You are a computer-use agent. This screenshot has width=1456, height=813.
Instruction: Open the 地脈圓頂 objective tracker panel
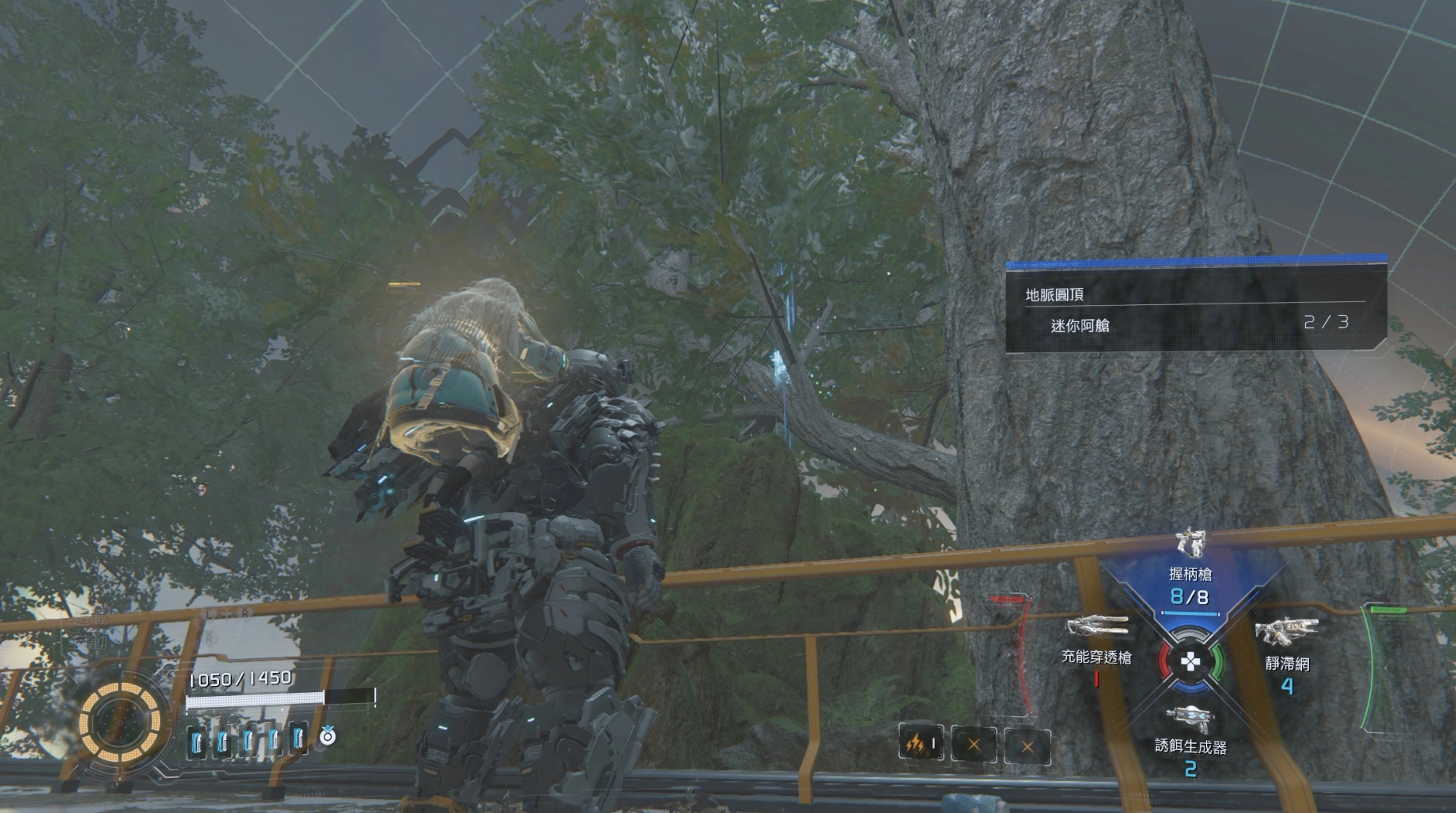(1196, 305)
